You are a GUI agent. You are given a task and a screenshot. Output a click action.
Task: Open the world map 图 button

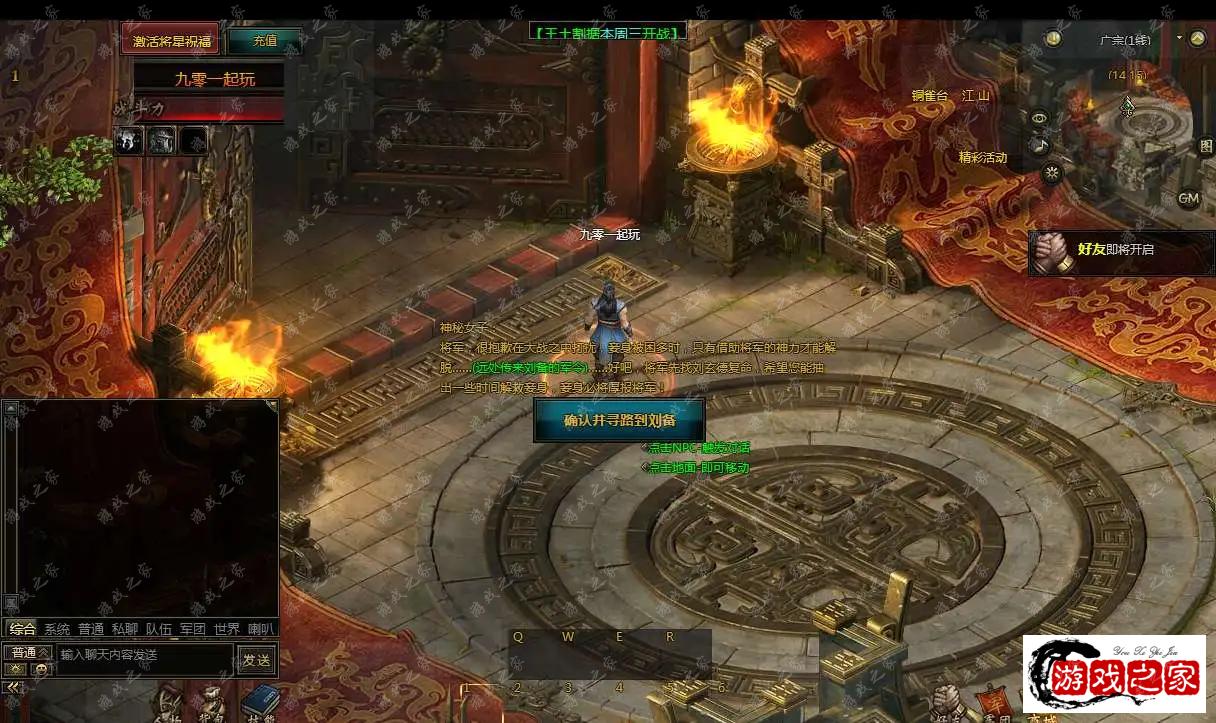tap(1206, 146)
